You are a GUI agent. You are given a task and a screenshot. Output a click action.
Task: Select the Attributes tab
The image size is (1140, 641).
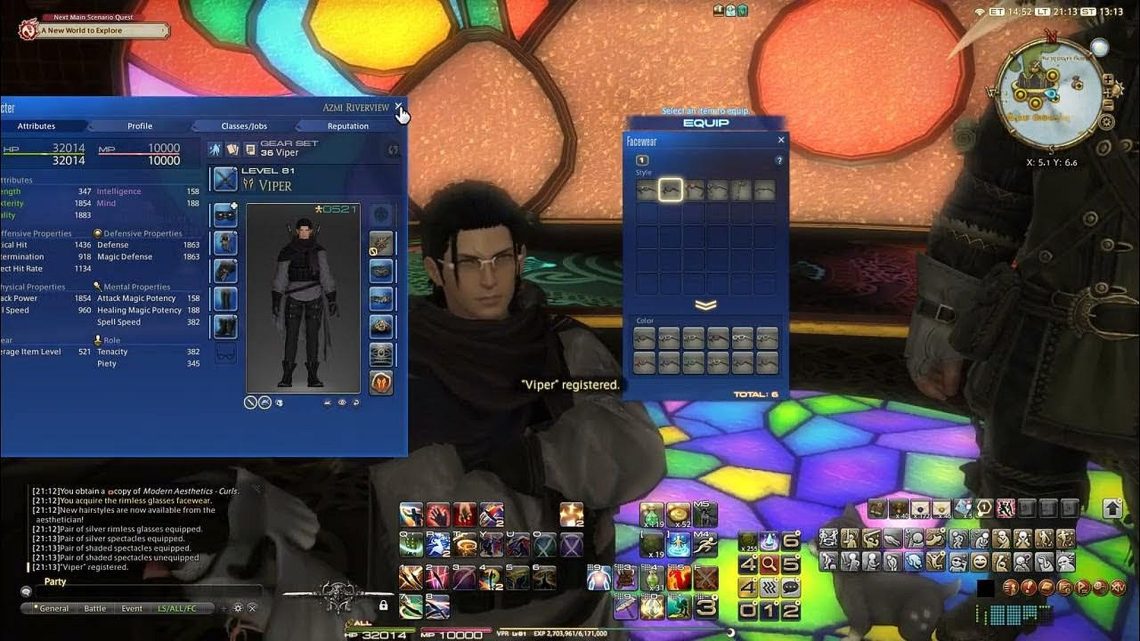tap(36, 126)
